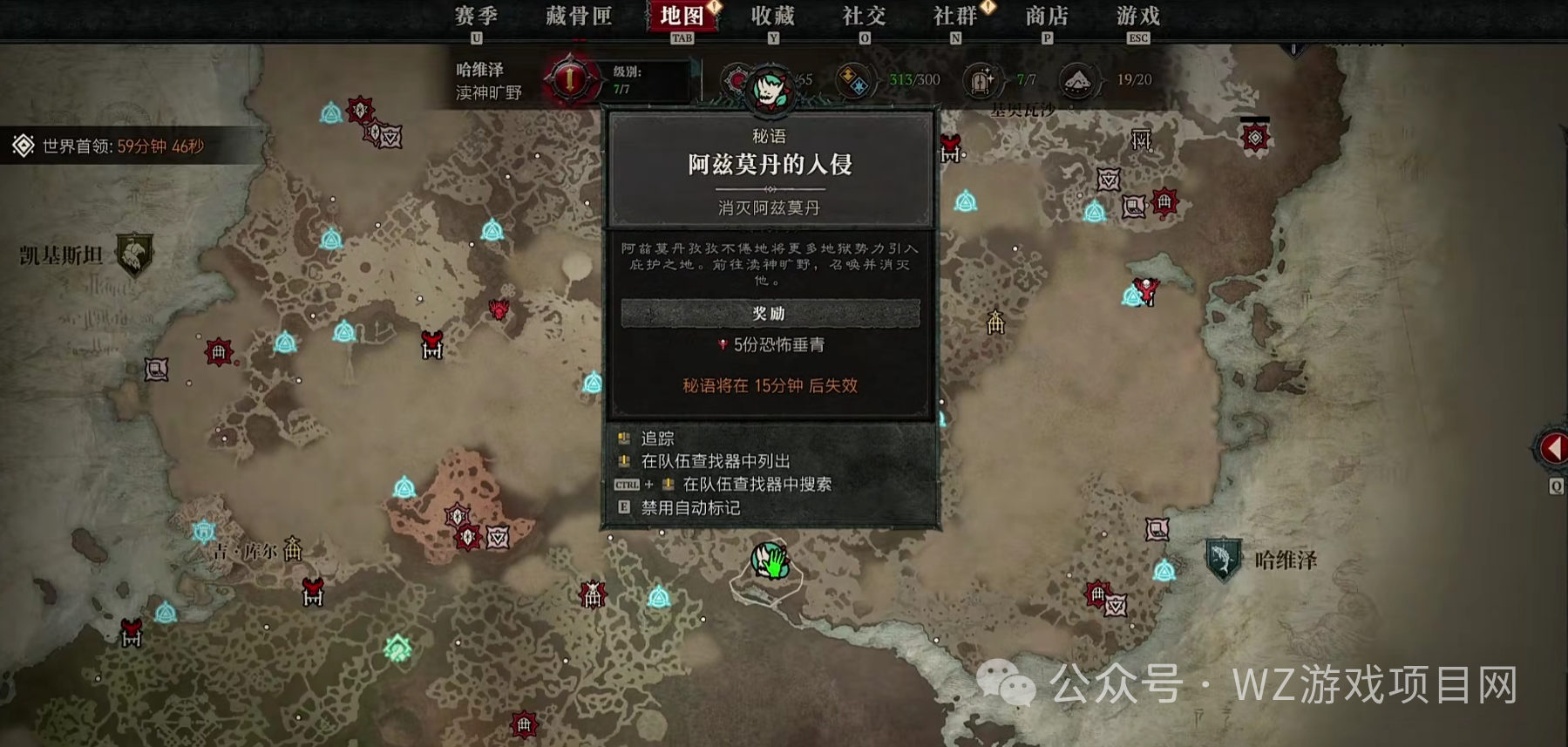The width and height of the screenshot is (1568, 747).
Task: Toggle 在队伍查找器中列出 listing option
Action: point(715,462)
